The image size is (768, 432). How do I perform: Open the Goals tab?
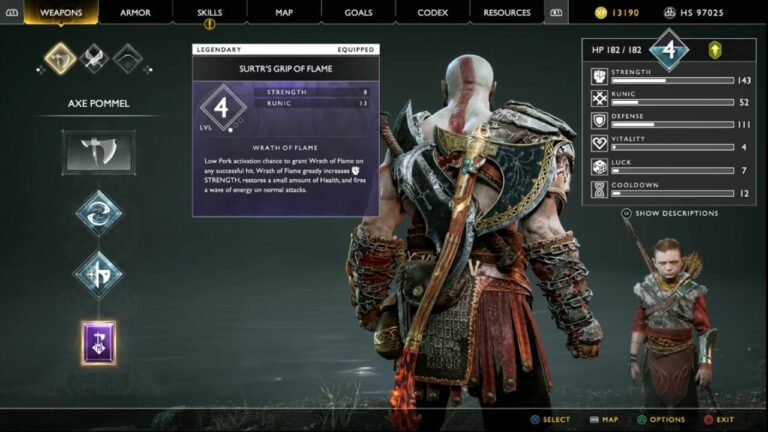(358, 12)
